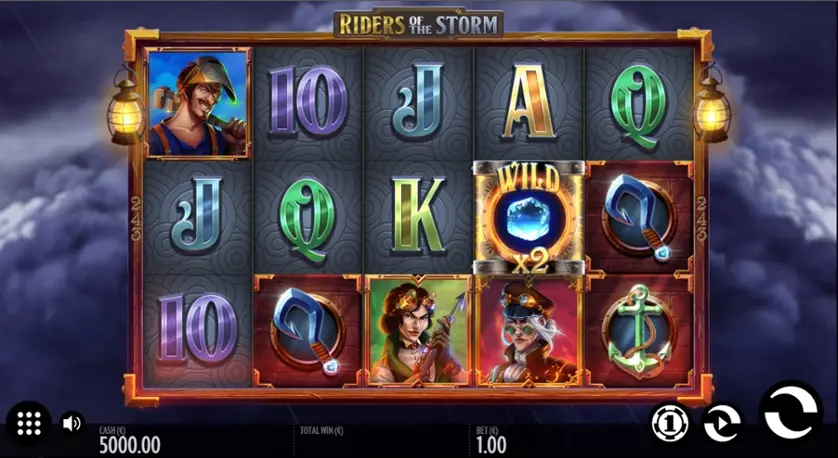
Task: Toggle the sound speaker icon
Action: point(72,423)
